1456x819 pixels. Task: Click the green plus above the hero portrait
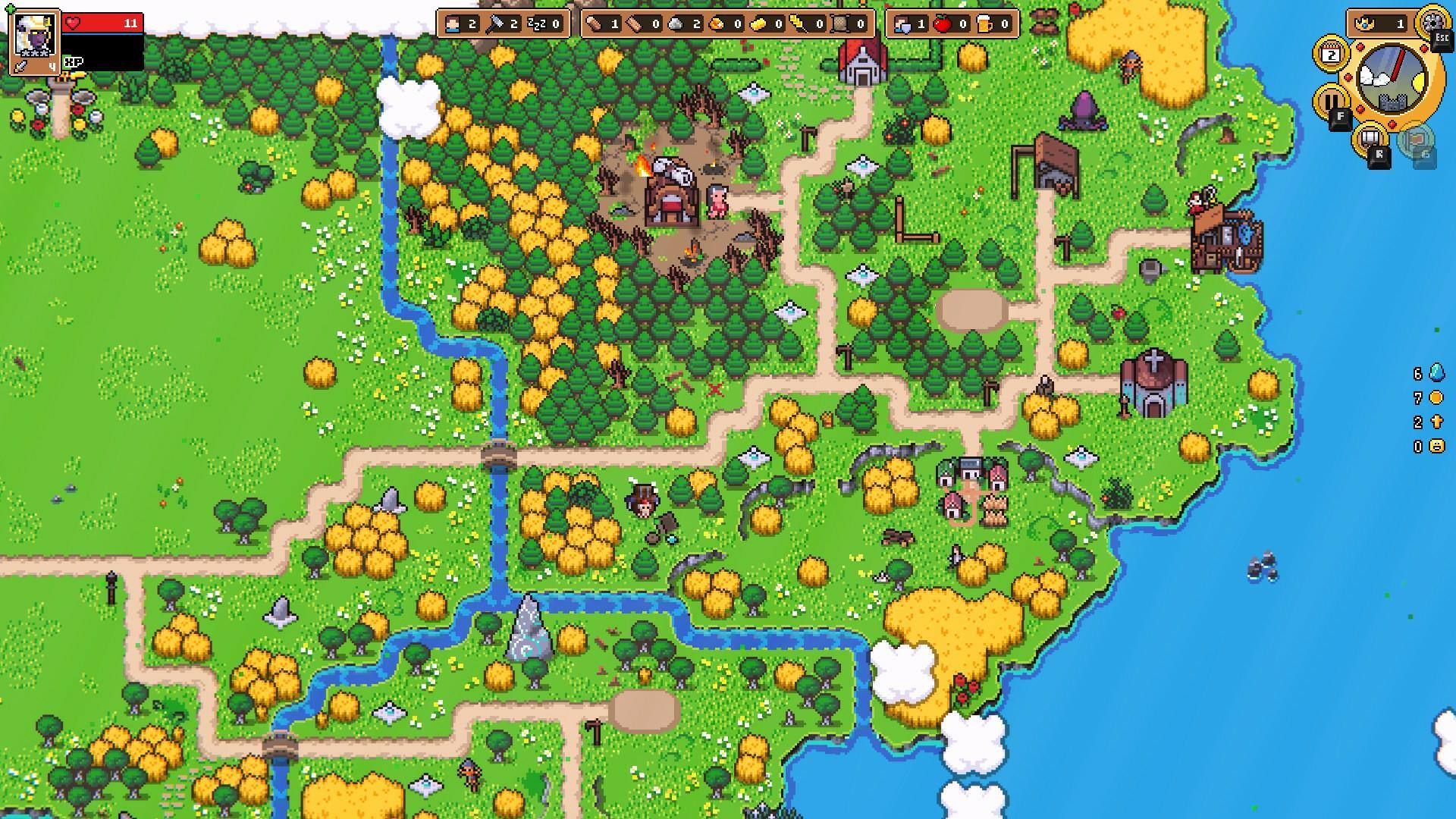10,8
